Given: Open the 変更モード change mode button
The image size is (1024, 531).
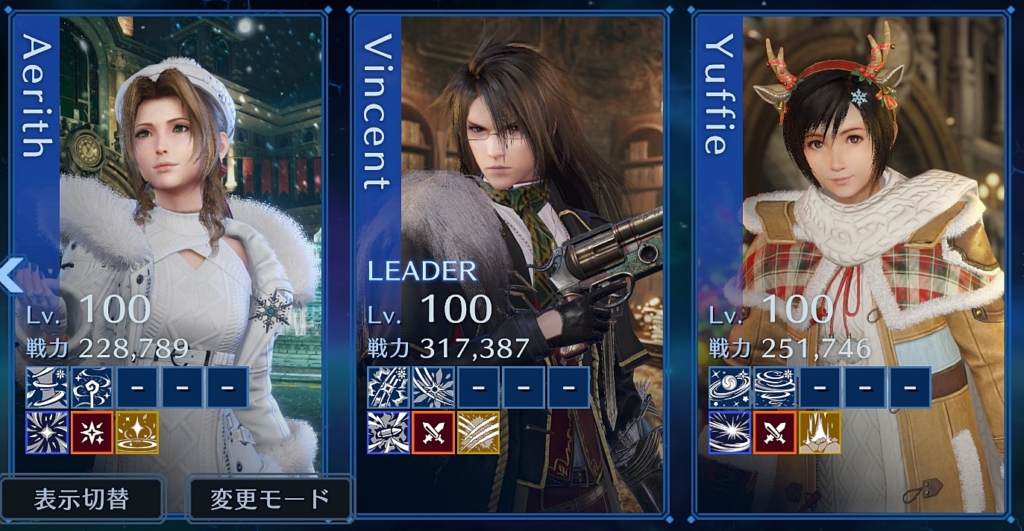Looking at the screenshot, I should [270, 497].
